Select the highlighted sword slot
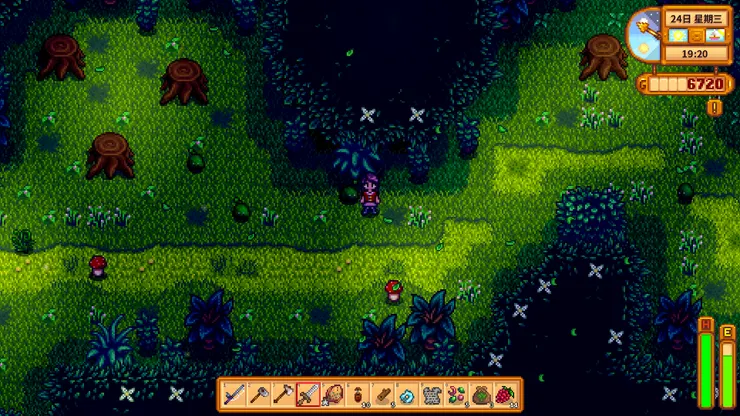Image resolution: width=740 pixels, height=416 pixels. click(308, 395)
